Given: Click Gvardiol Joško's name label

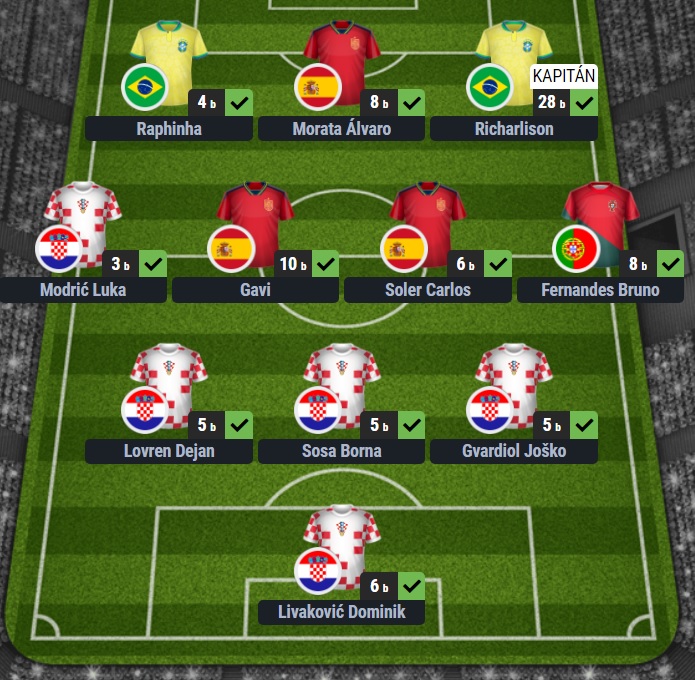Looking at the screenshot, I should tap(514, 451).
